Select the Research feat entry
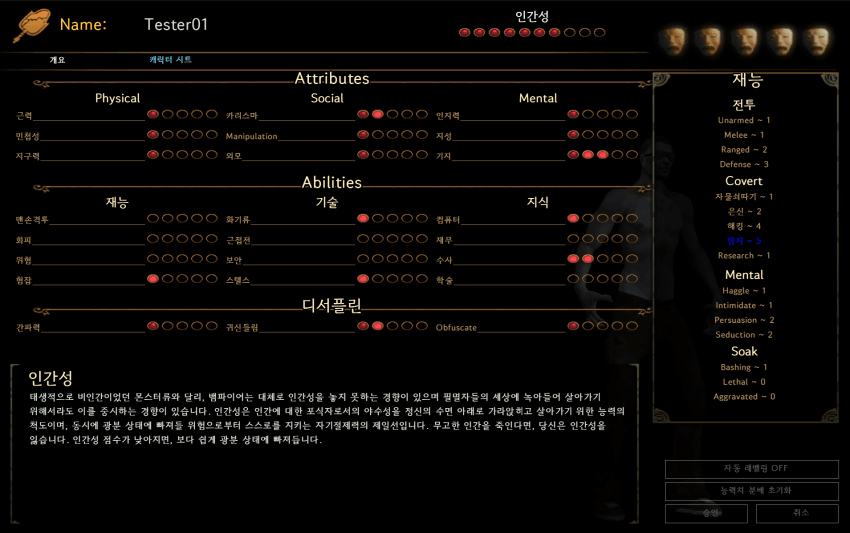 click(744, 256)
